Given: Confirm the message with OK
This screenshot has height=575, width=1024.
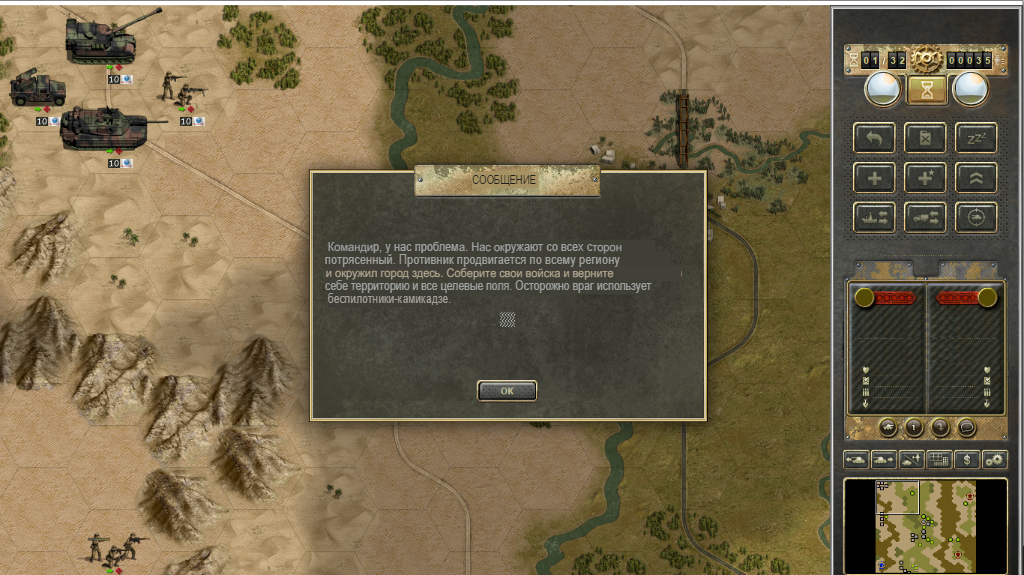Looking at the screenshot, I should point(507,391).
